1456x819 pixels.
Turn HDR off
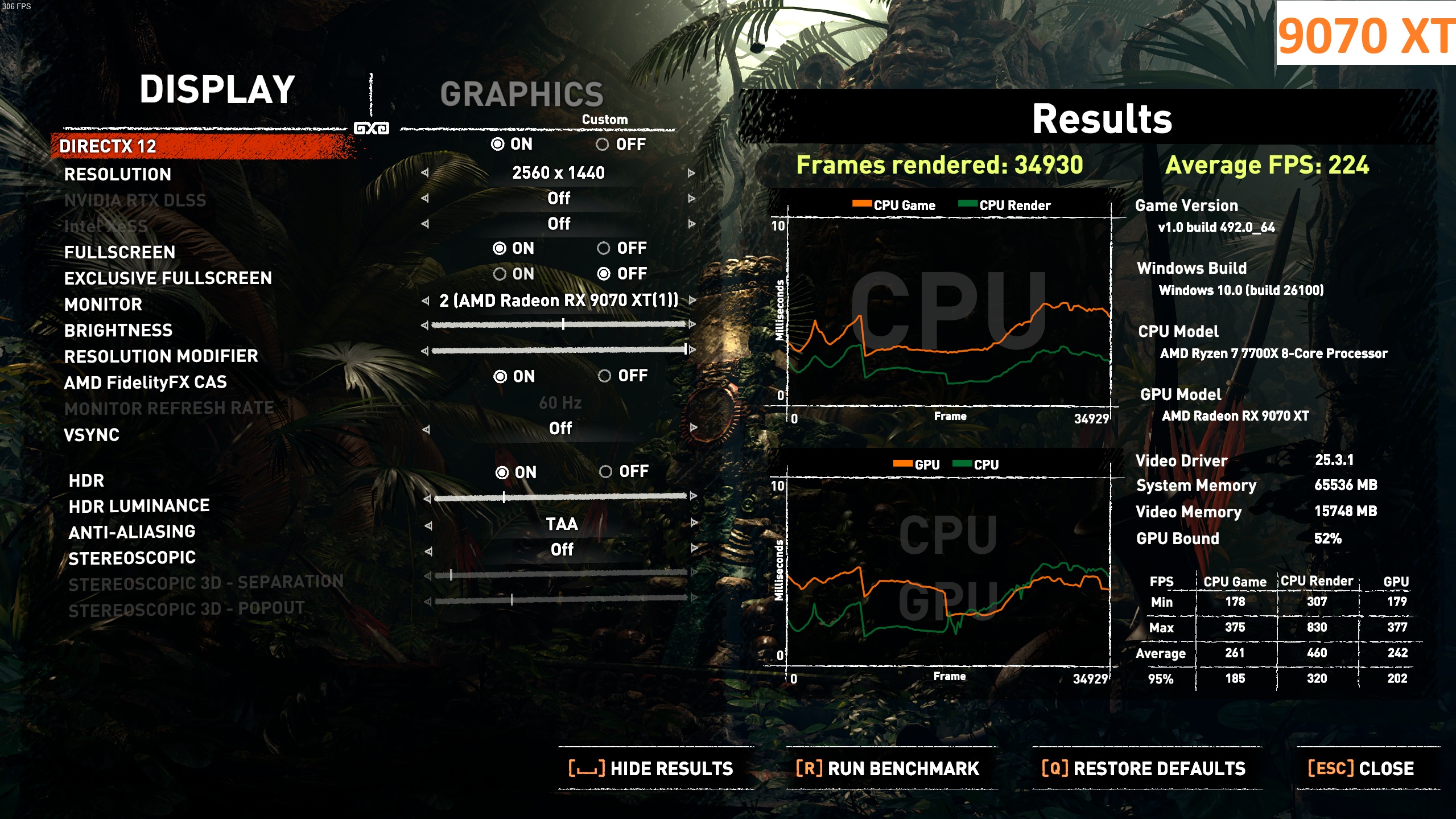pyautogui.click(x=606, y=472)
